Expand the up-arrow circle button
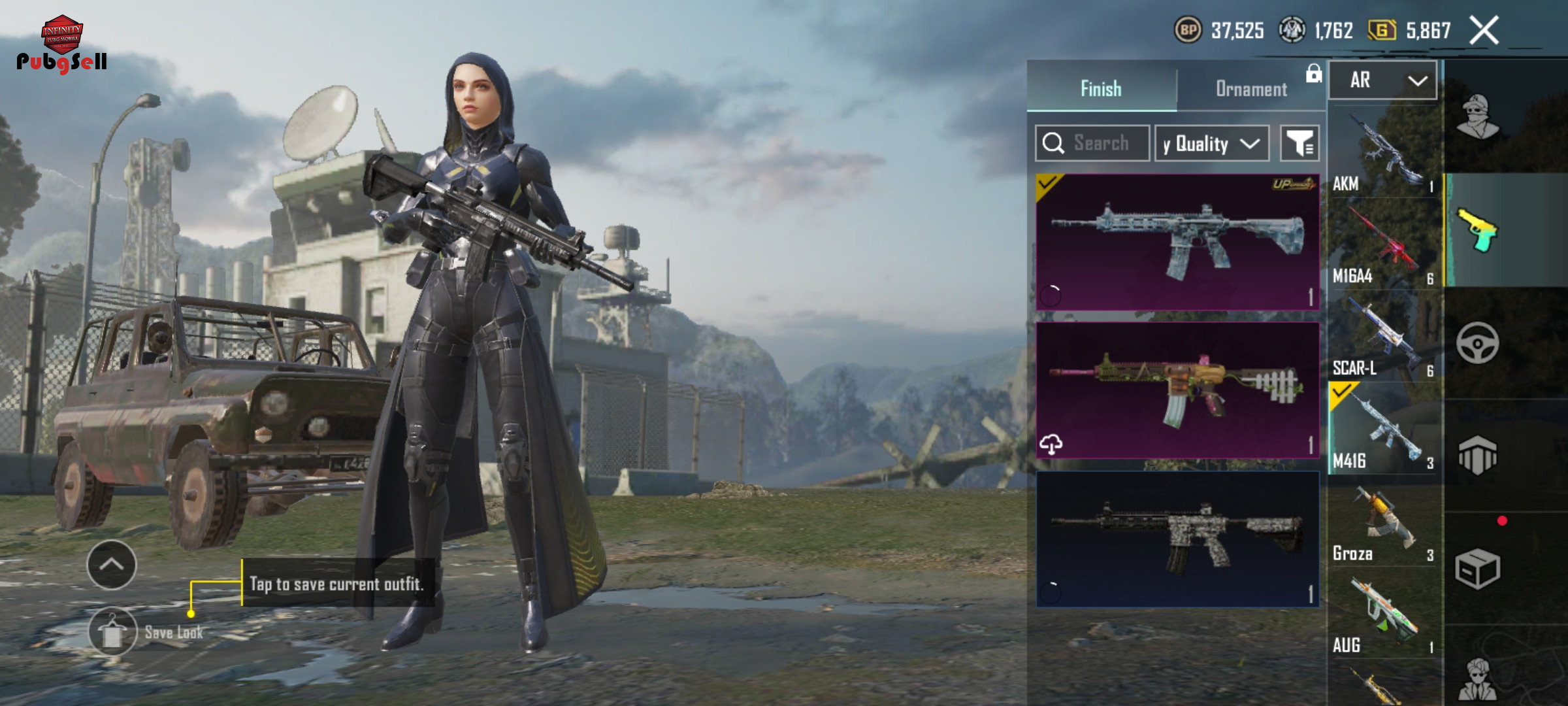The width and height of the screenshot is (1568, 706). point(112,565)
